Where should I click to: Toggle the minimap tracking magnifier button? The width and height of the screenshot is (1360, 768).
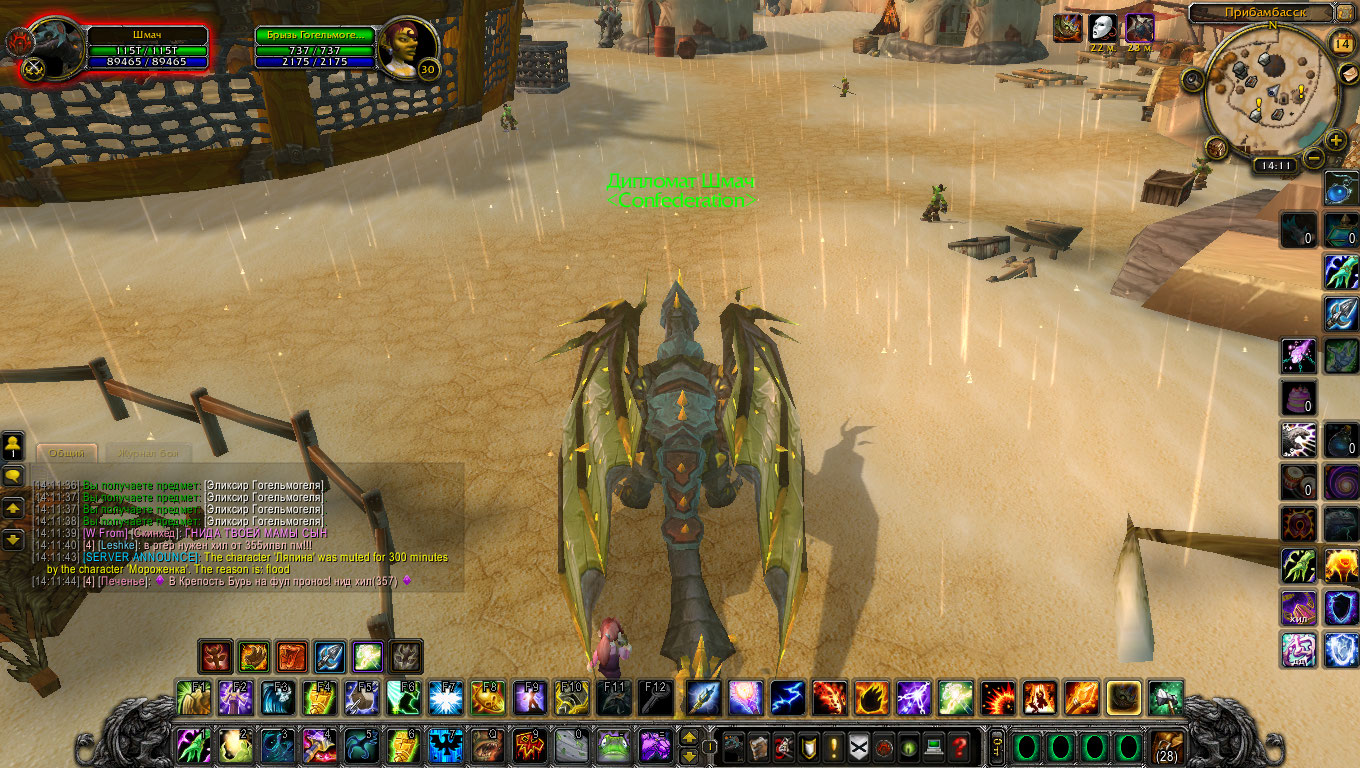click(x=1192, y=79)
